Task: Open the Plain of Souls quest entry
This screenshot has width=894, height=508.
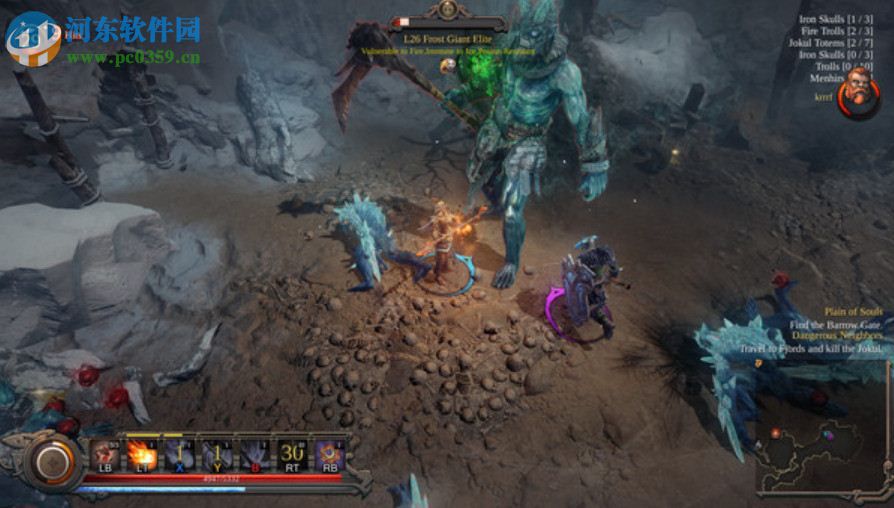Action: coord(853,312)
